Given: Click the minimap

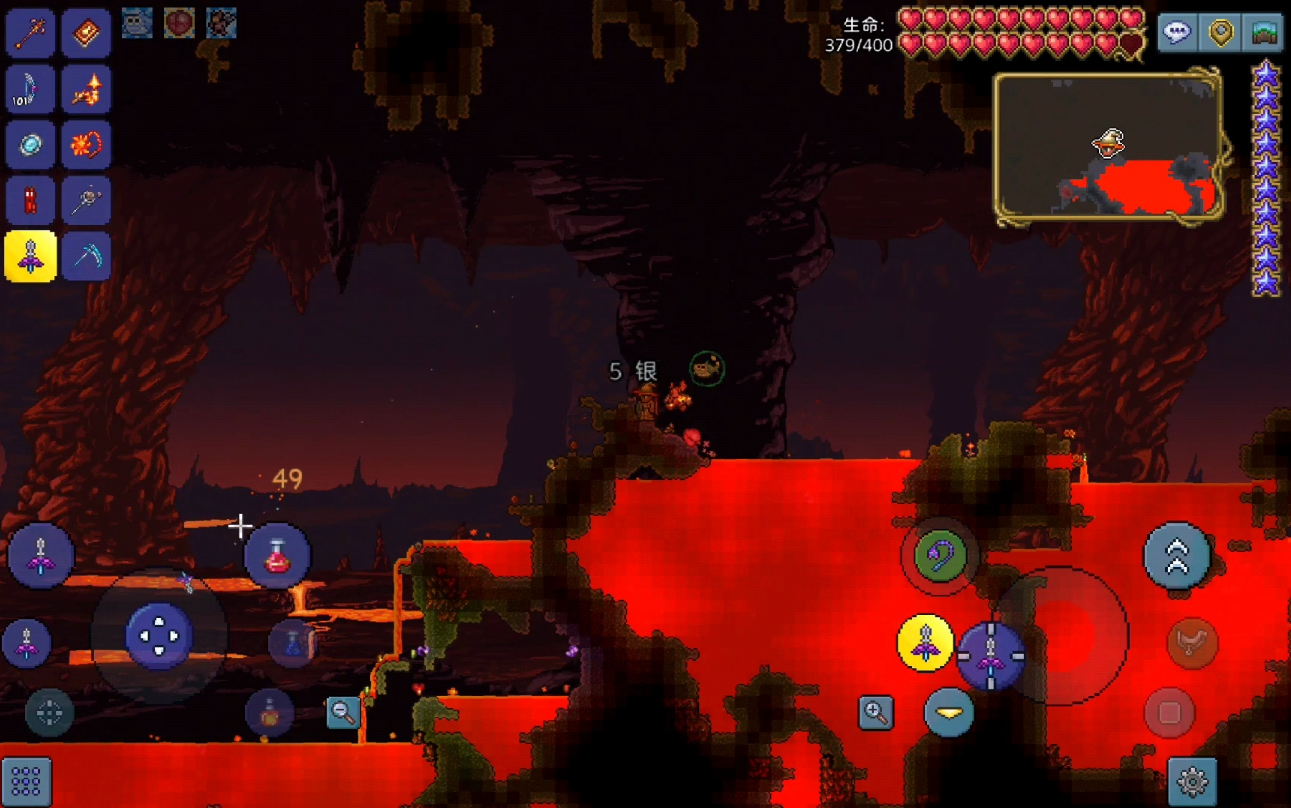Looking at the screenshot, I should (x=1108, y=147).
